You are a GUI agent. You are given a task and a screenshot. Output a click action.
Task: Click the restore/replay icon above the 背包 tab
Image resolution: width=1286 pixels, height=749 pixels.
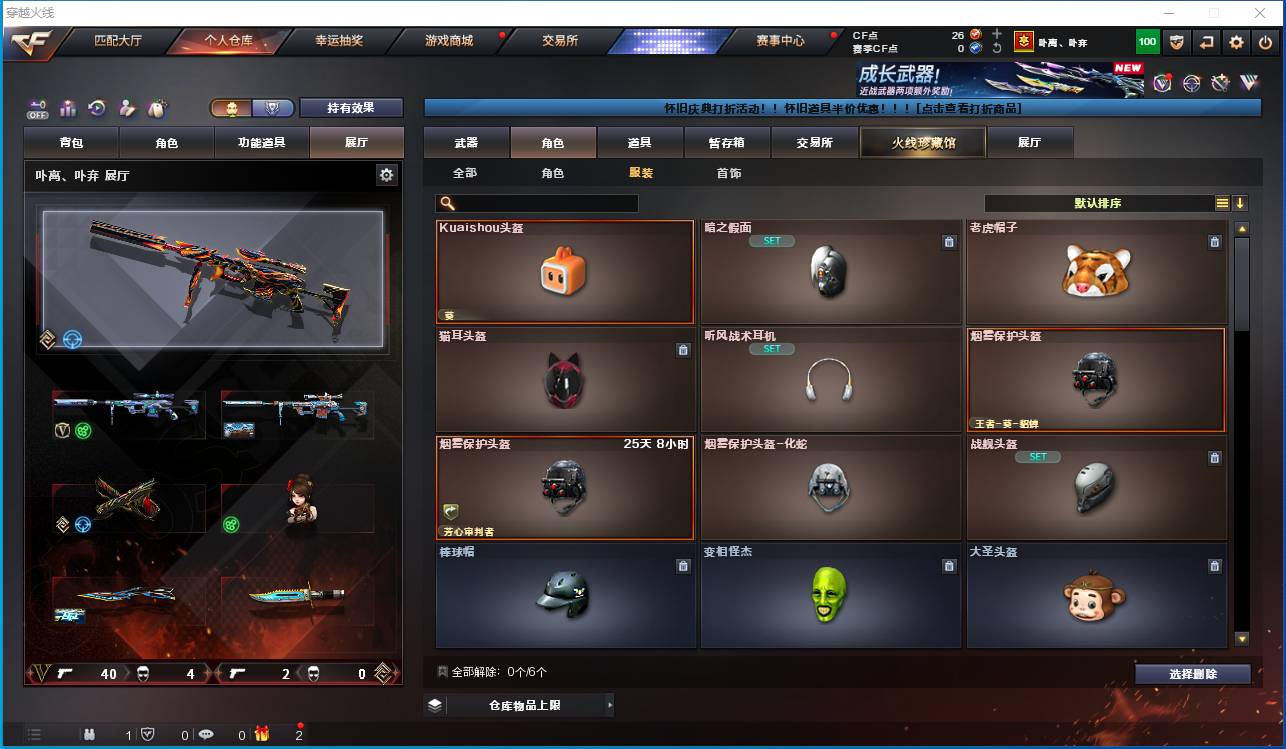pos(96,107)
